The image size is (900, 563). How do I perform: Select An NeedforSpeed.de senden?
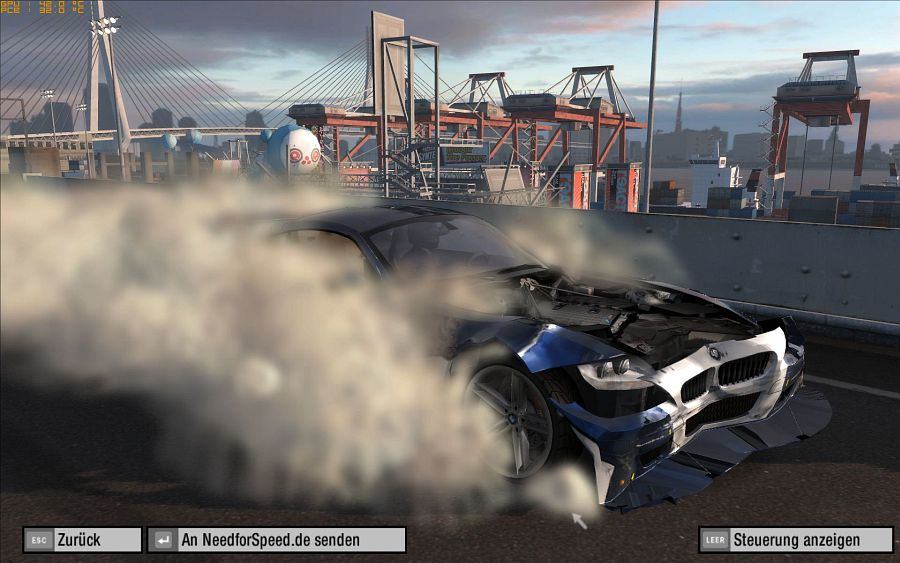click(276, 540)
